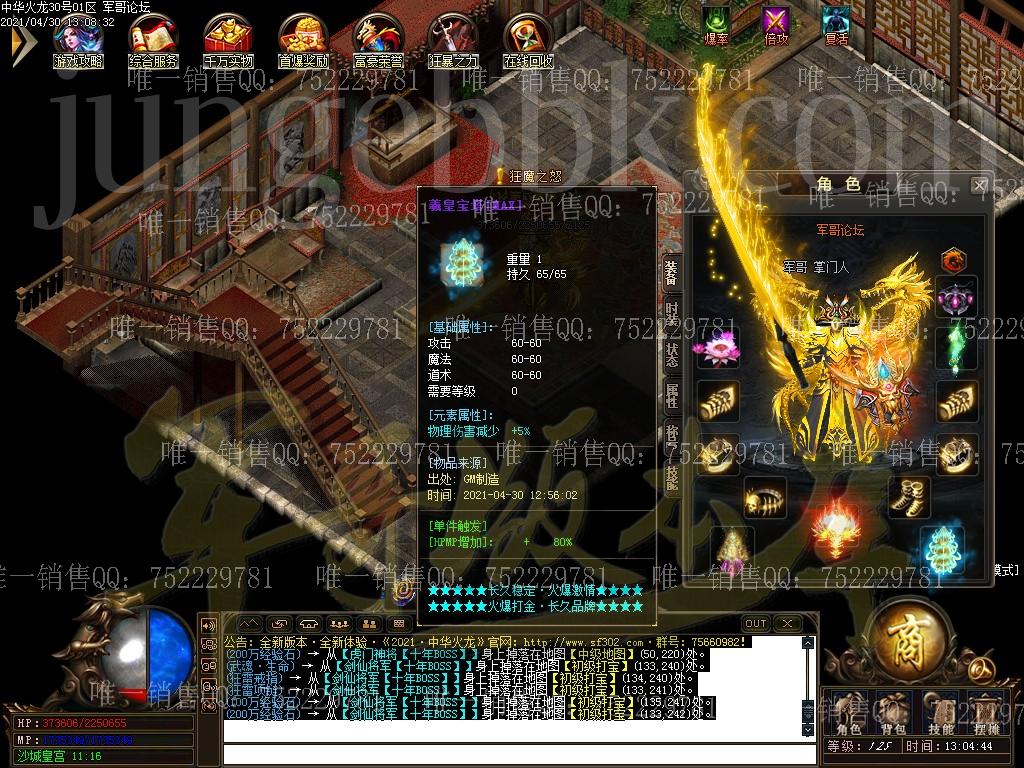
Task: Select the pink lotus equipment slot
Action: [717, 348]
